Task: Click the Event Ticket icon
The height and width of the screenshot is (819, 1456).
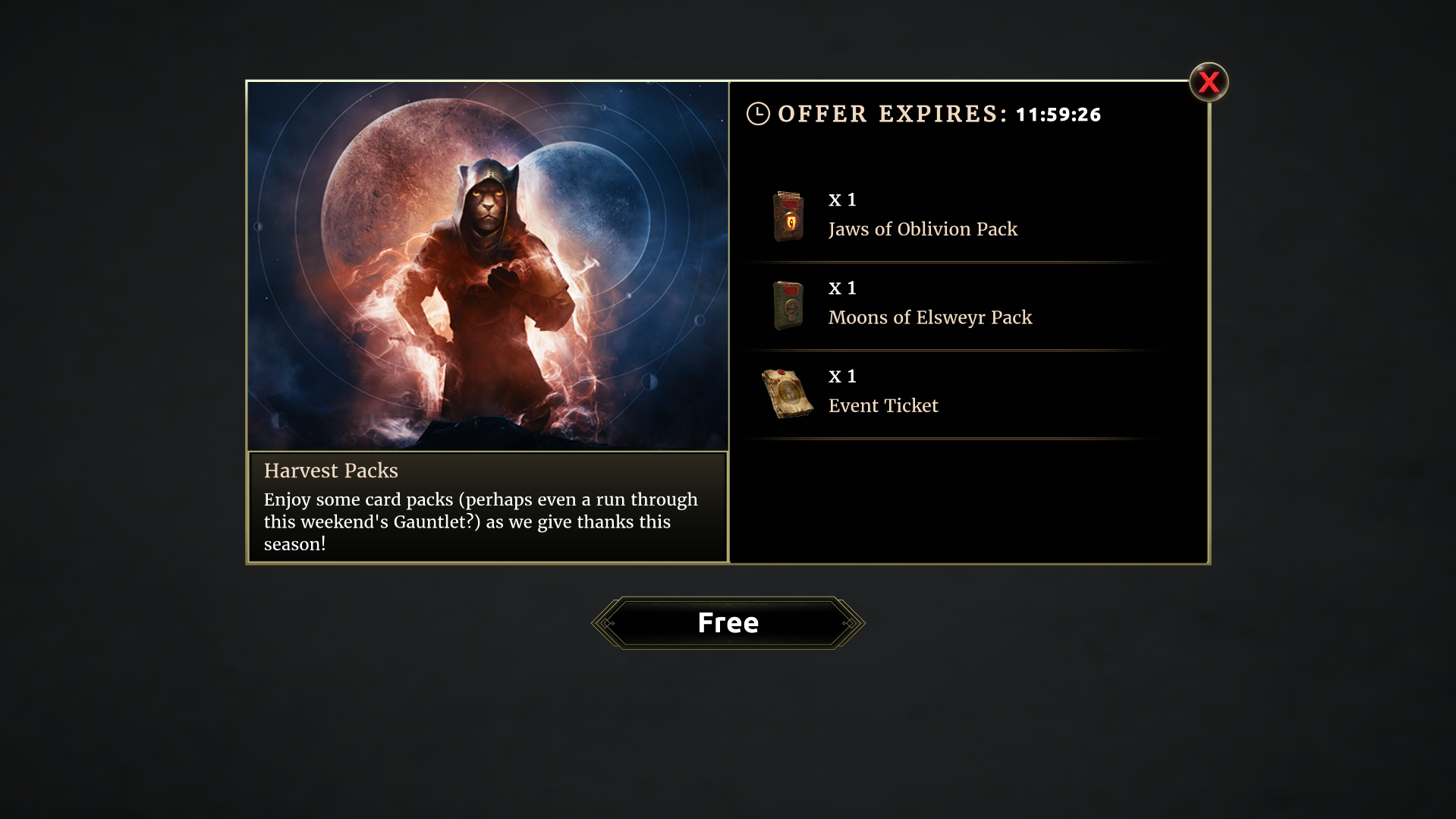Action: pos(787,392)
